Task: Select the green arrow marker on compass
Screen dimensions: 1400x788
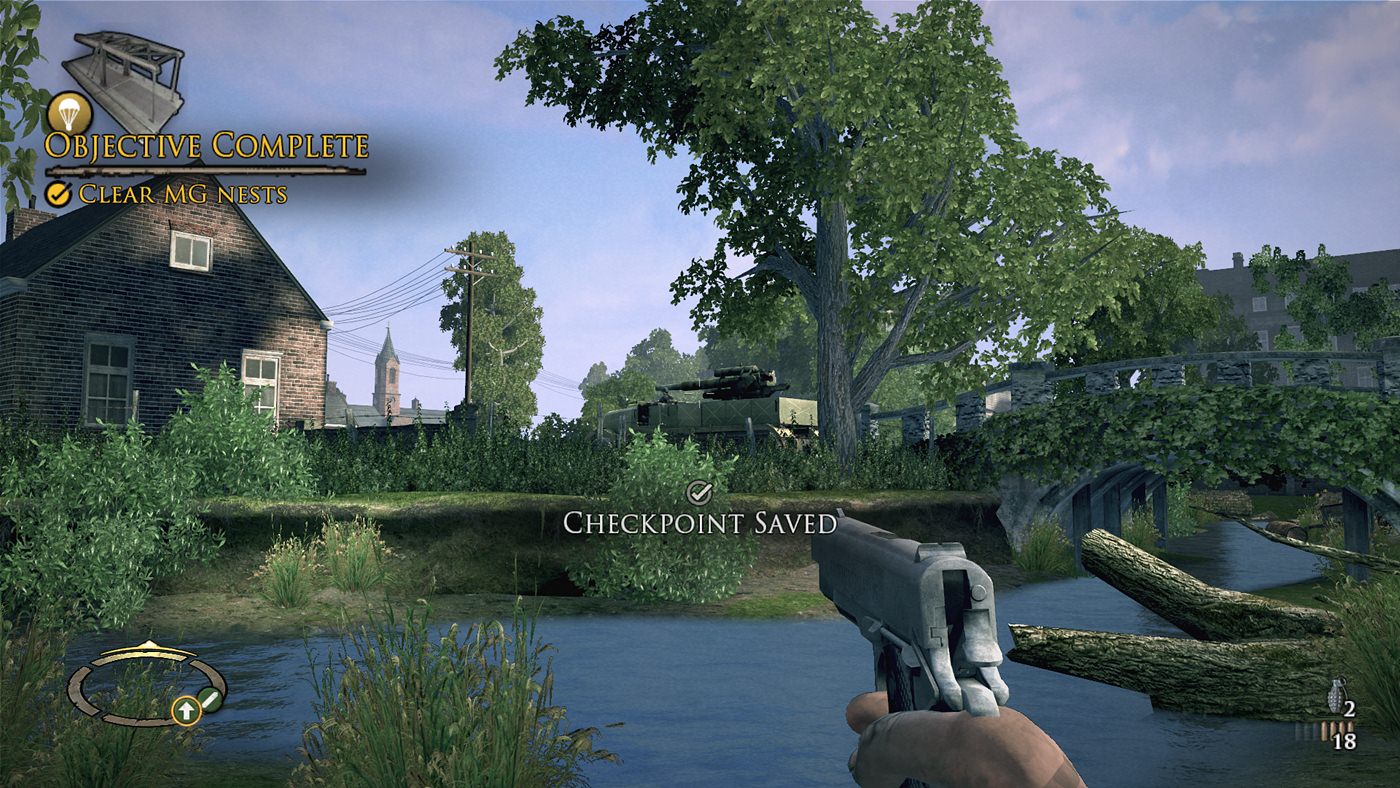Action: tap(185, 711)
